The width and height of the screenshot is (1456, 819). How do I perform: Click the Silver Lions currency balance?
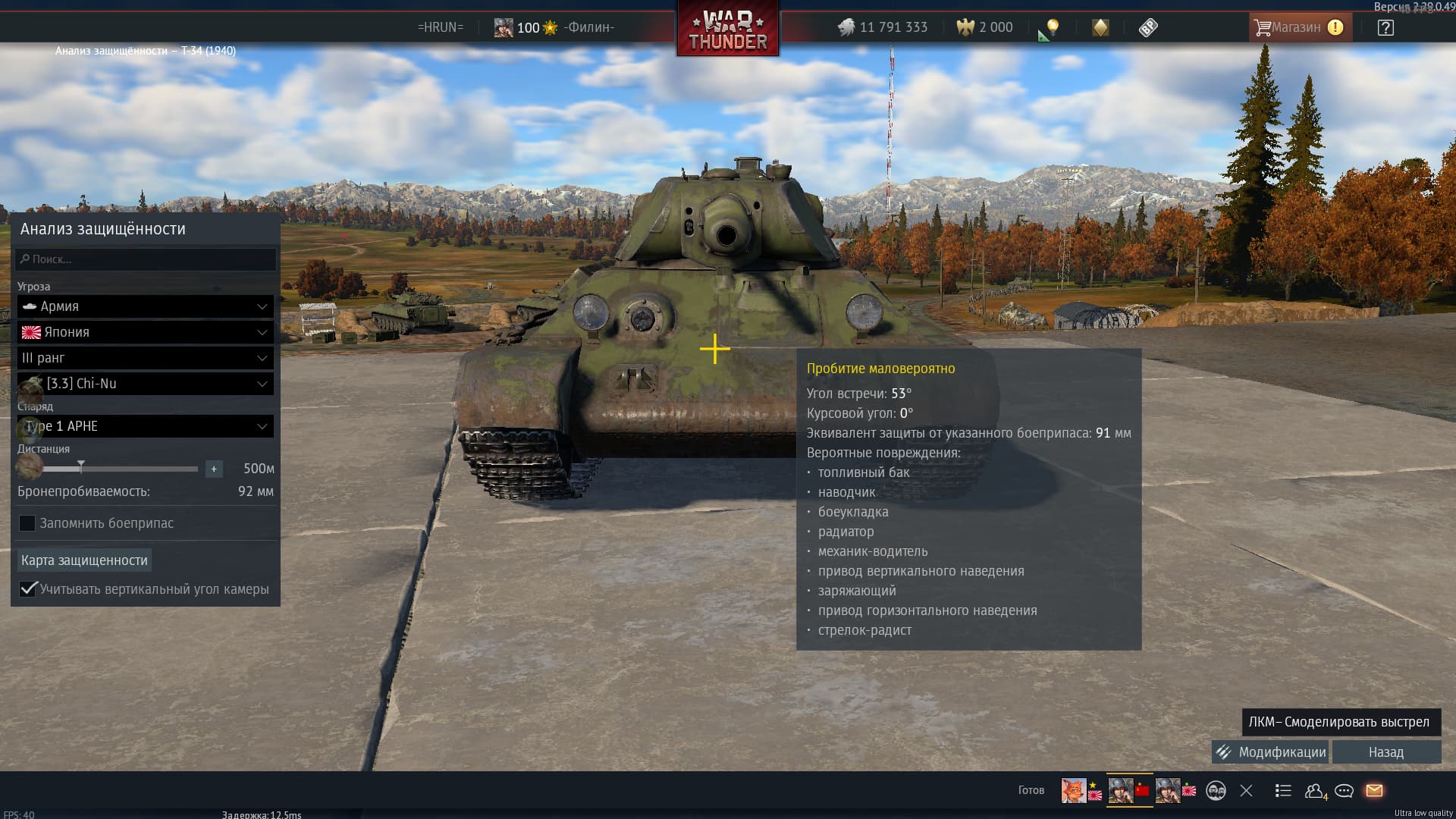883,27
